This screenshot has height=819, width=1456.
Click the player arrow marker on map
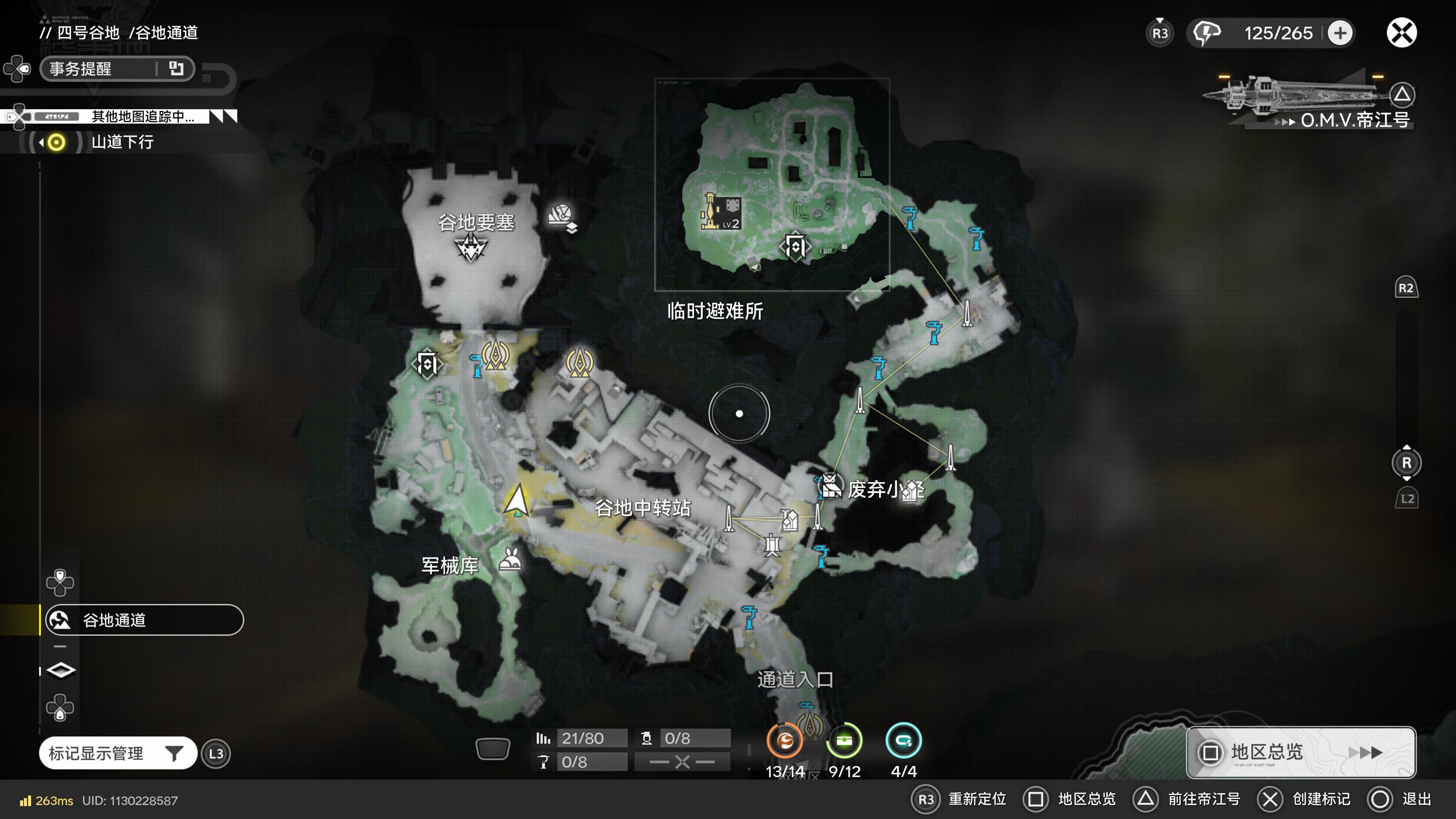point(516,500)
